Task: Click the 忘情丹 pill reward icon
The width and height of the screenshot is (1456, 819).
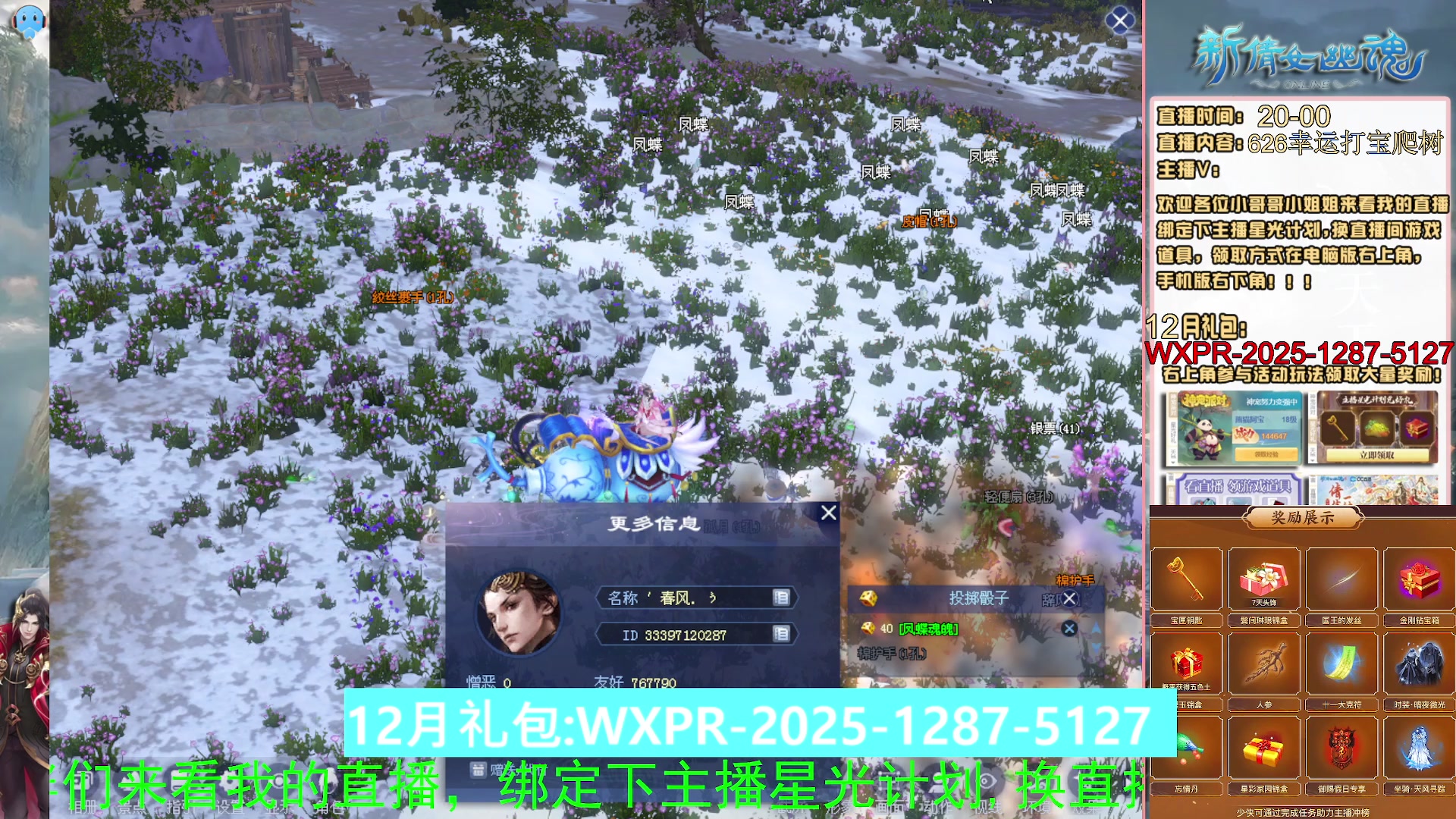Action: pyautogui.click(x=1187, y=747)
